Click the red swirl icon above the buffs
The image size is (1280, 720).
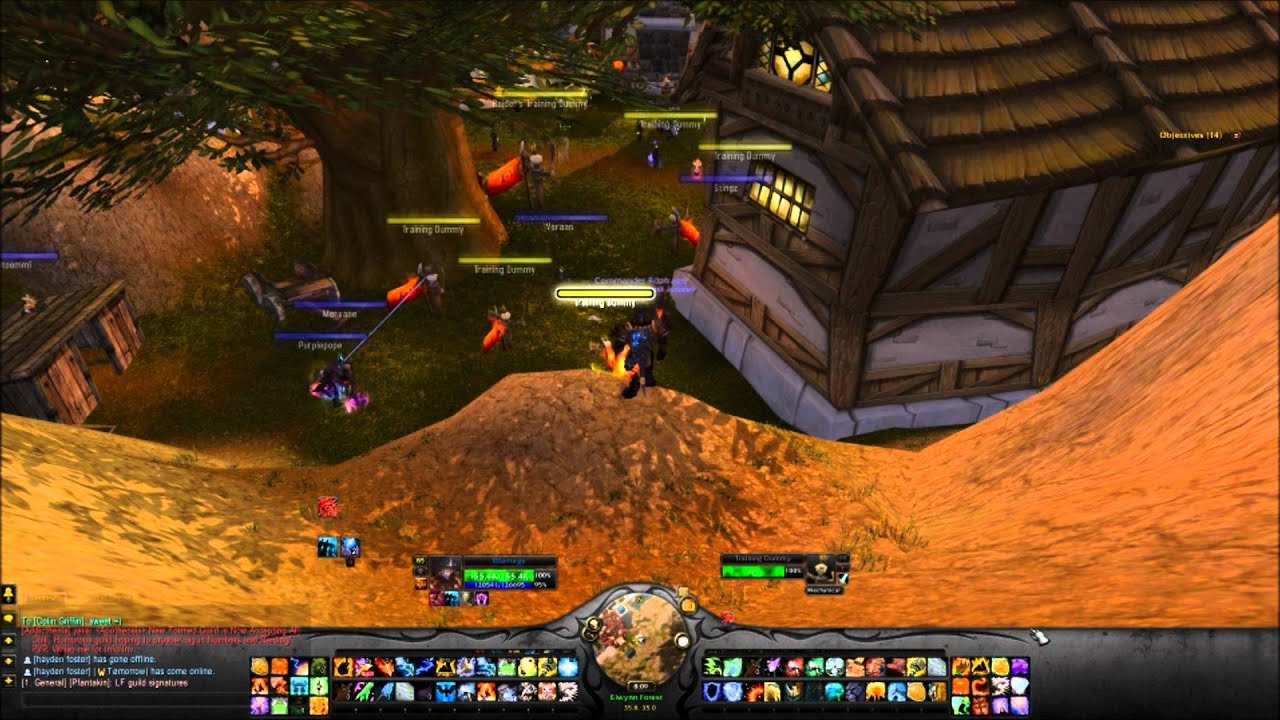click(x=327, y=508)
